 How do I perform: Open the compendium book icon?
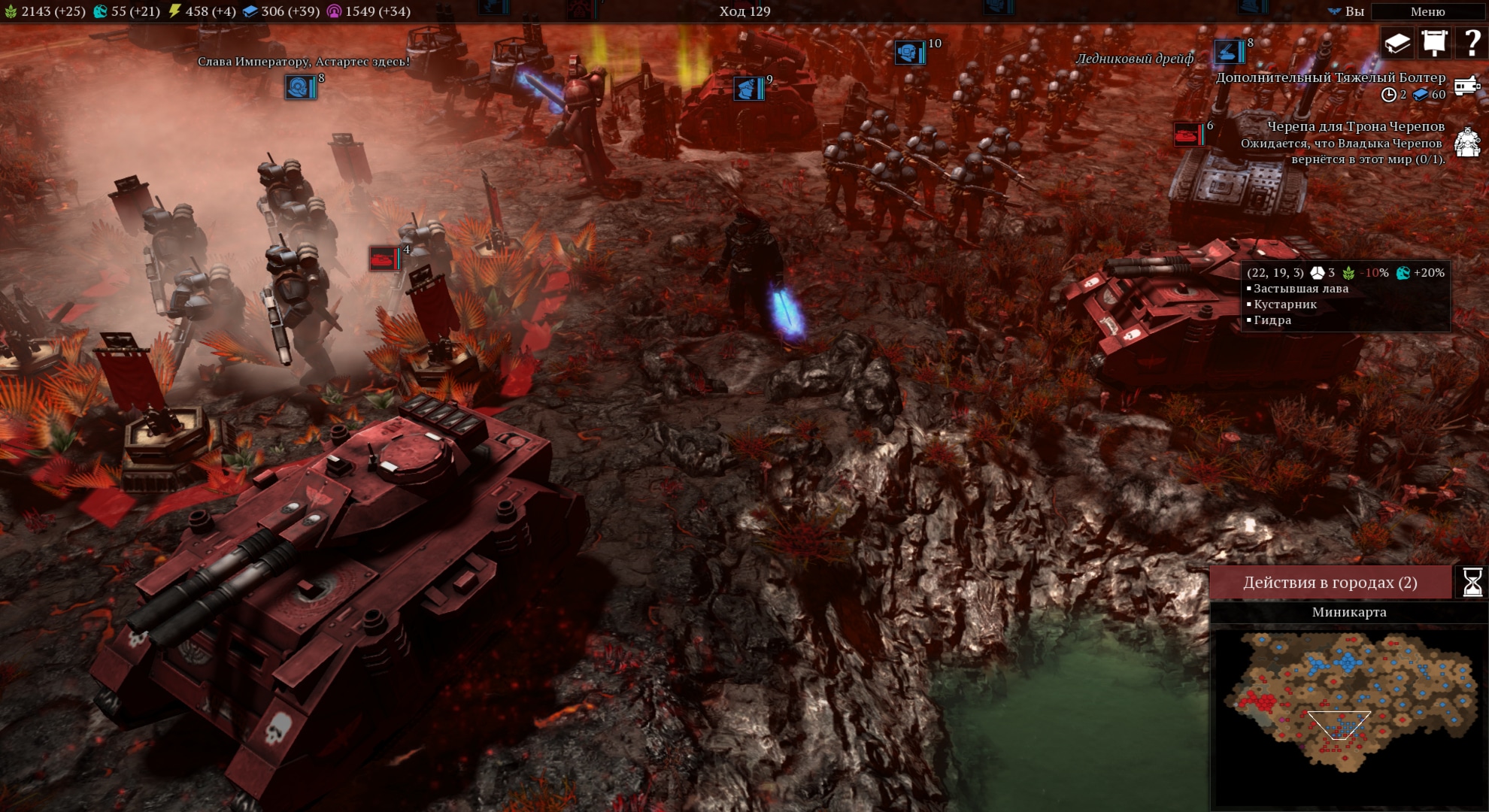pos(1397,43)
